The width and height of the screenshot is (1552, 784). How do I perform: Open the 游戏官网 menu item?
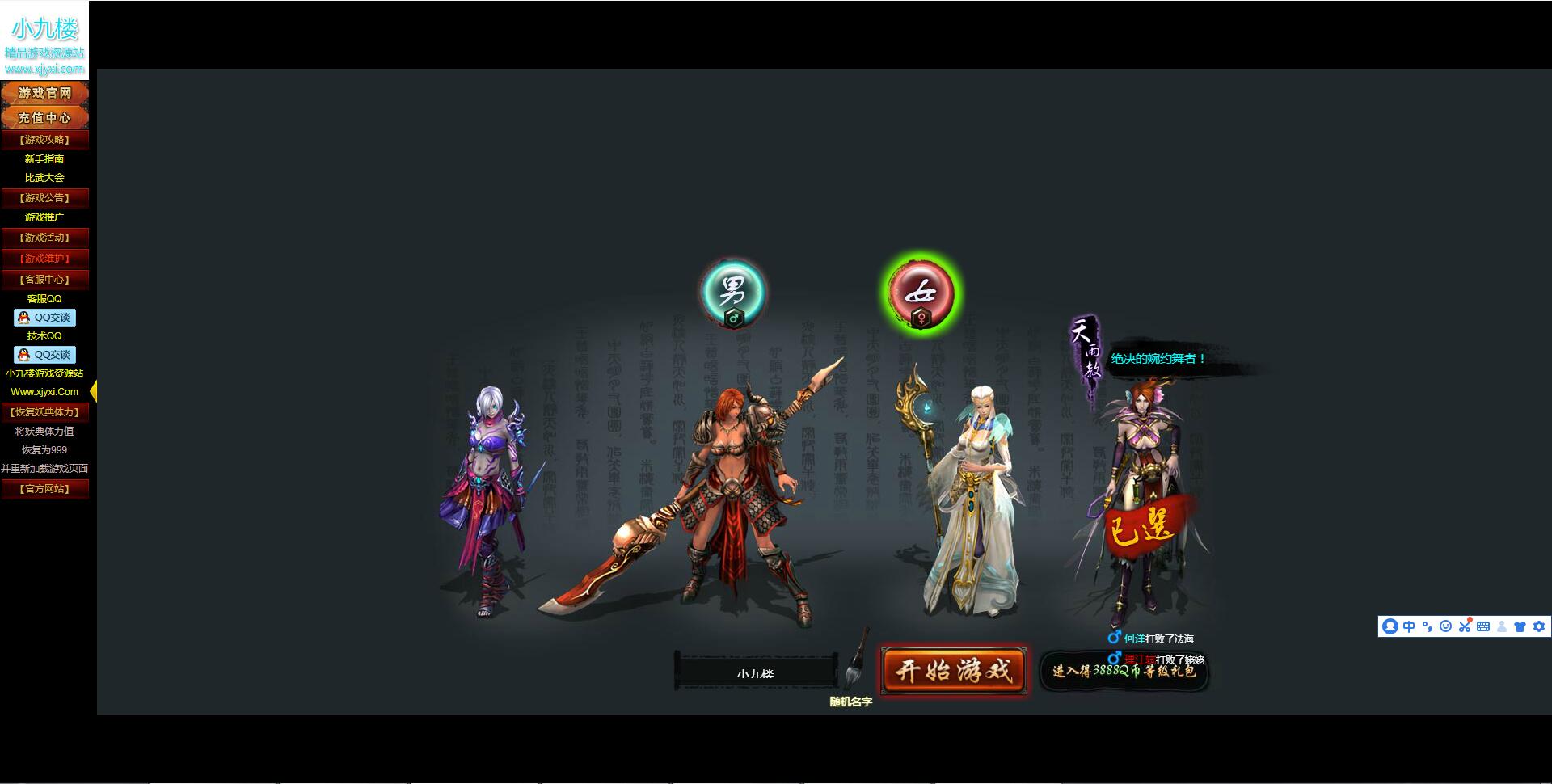45,92
